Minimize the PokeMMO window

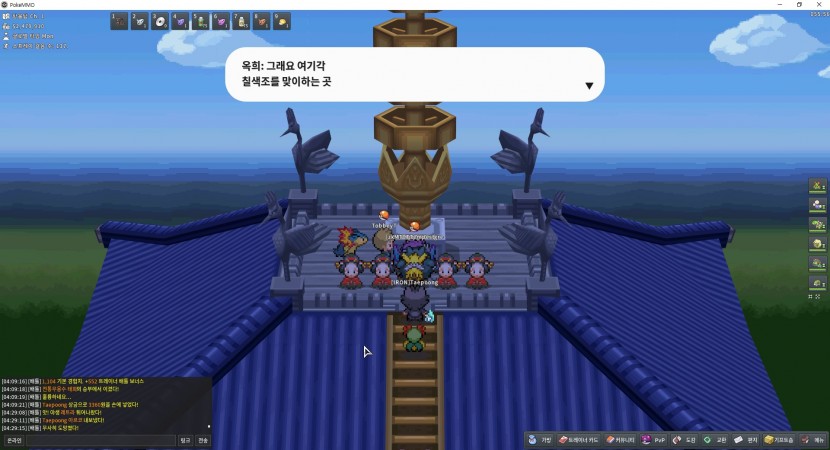777,5
